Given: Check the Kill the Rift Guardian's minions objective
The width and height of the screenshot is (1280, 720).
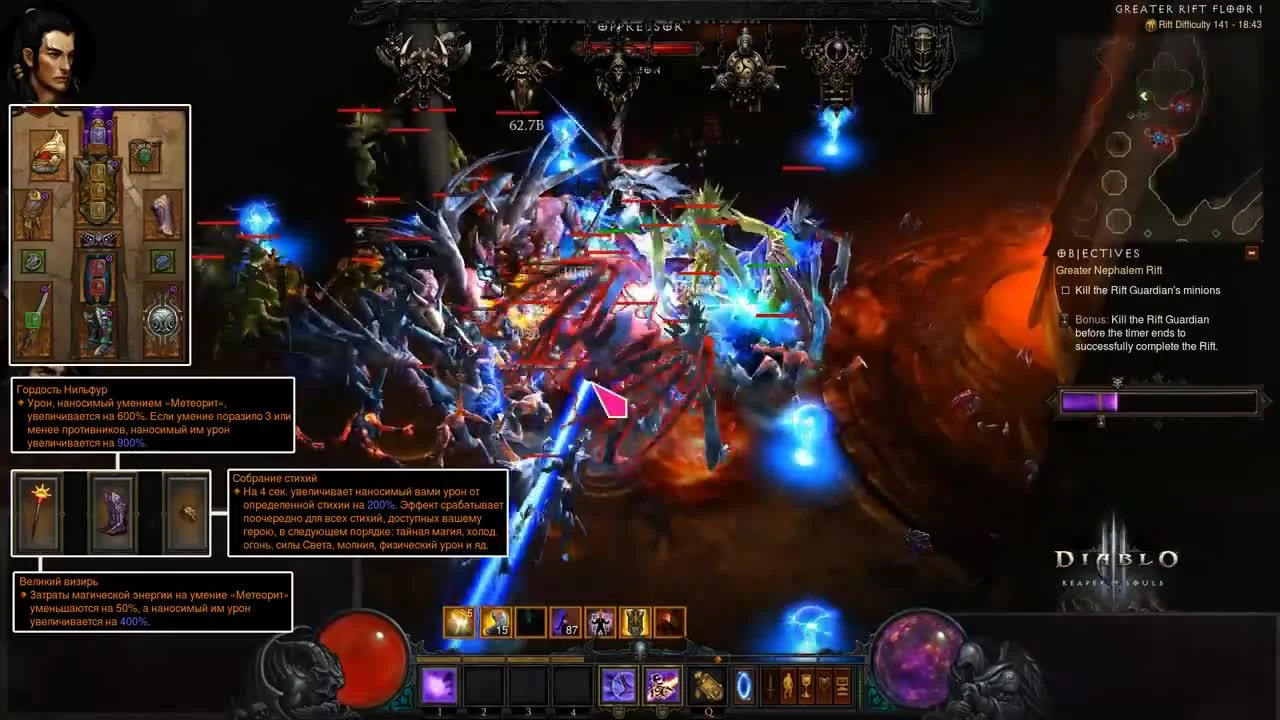Looking at the screenshot, I should coord(1066,290).
